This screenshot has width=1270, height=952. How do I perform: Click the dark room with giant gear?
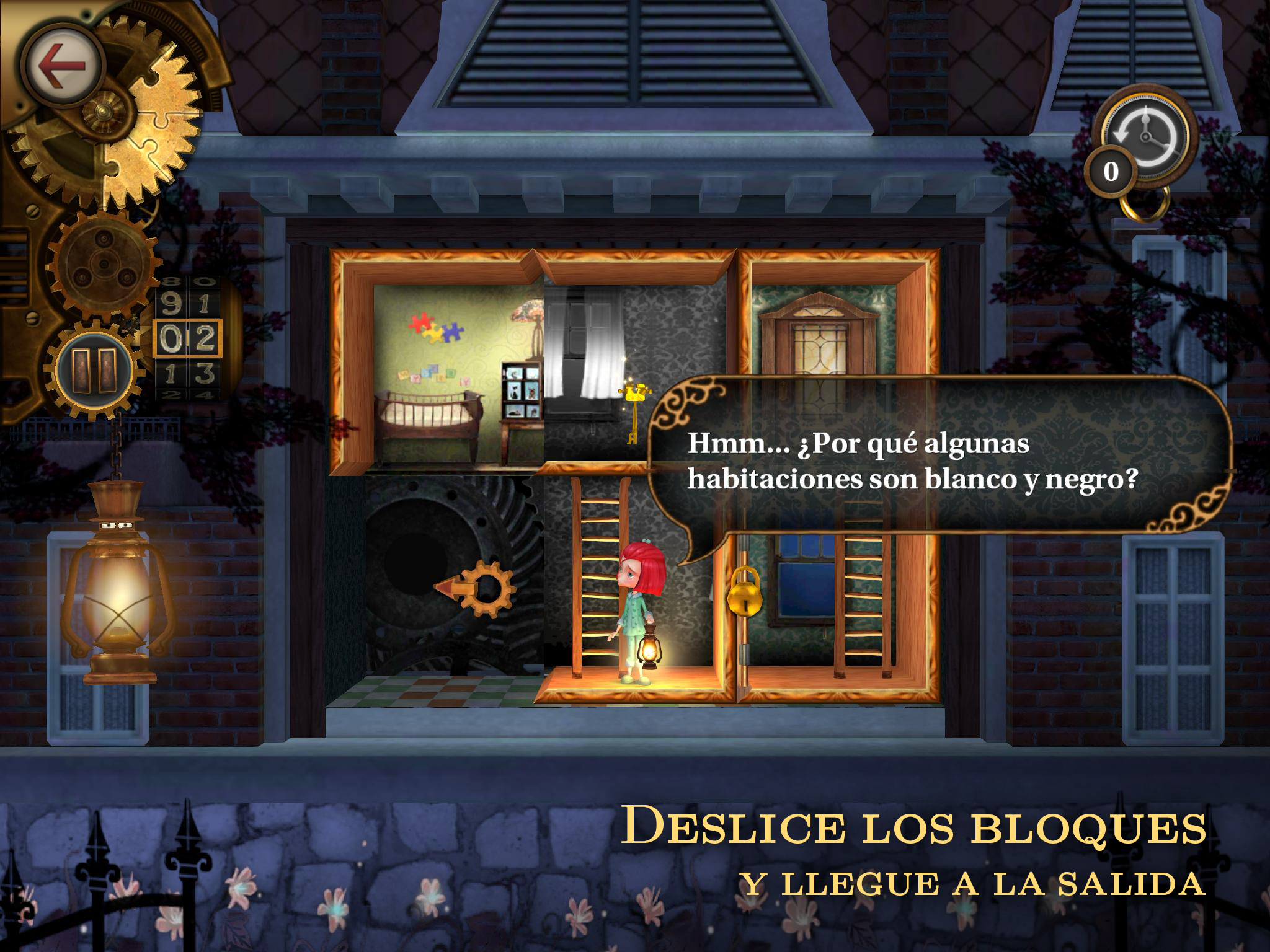point(434,589)
